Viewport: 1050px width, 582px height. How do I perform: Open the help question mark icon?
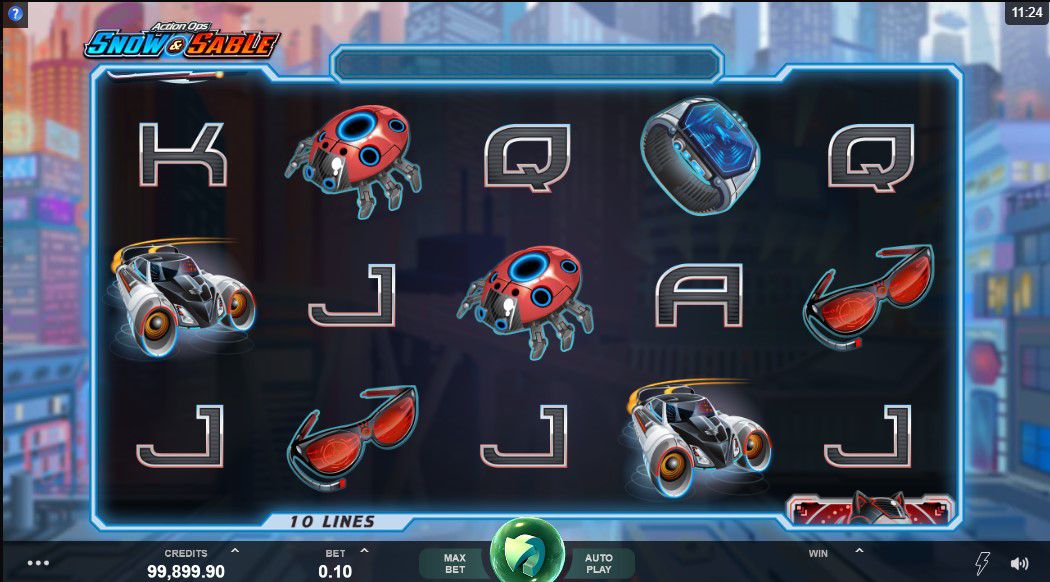click(x=15, y=14)
